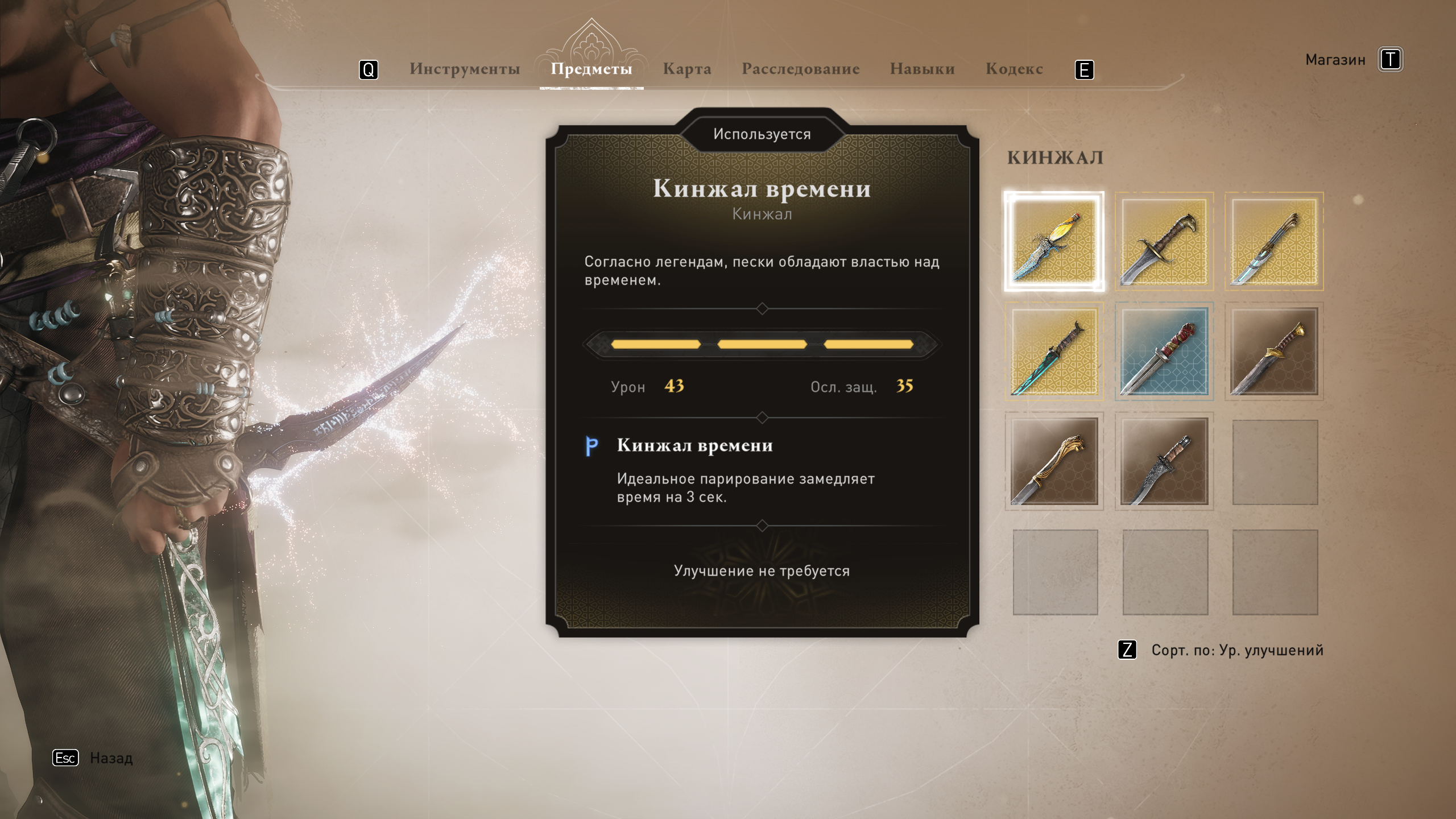This screenshot has height=819, width=1456.
Task: Change sorting via Сорт. по: Ур. улучшений
Action: pyautogui.click(x=1236, y=650)
